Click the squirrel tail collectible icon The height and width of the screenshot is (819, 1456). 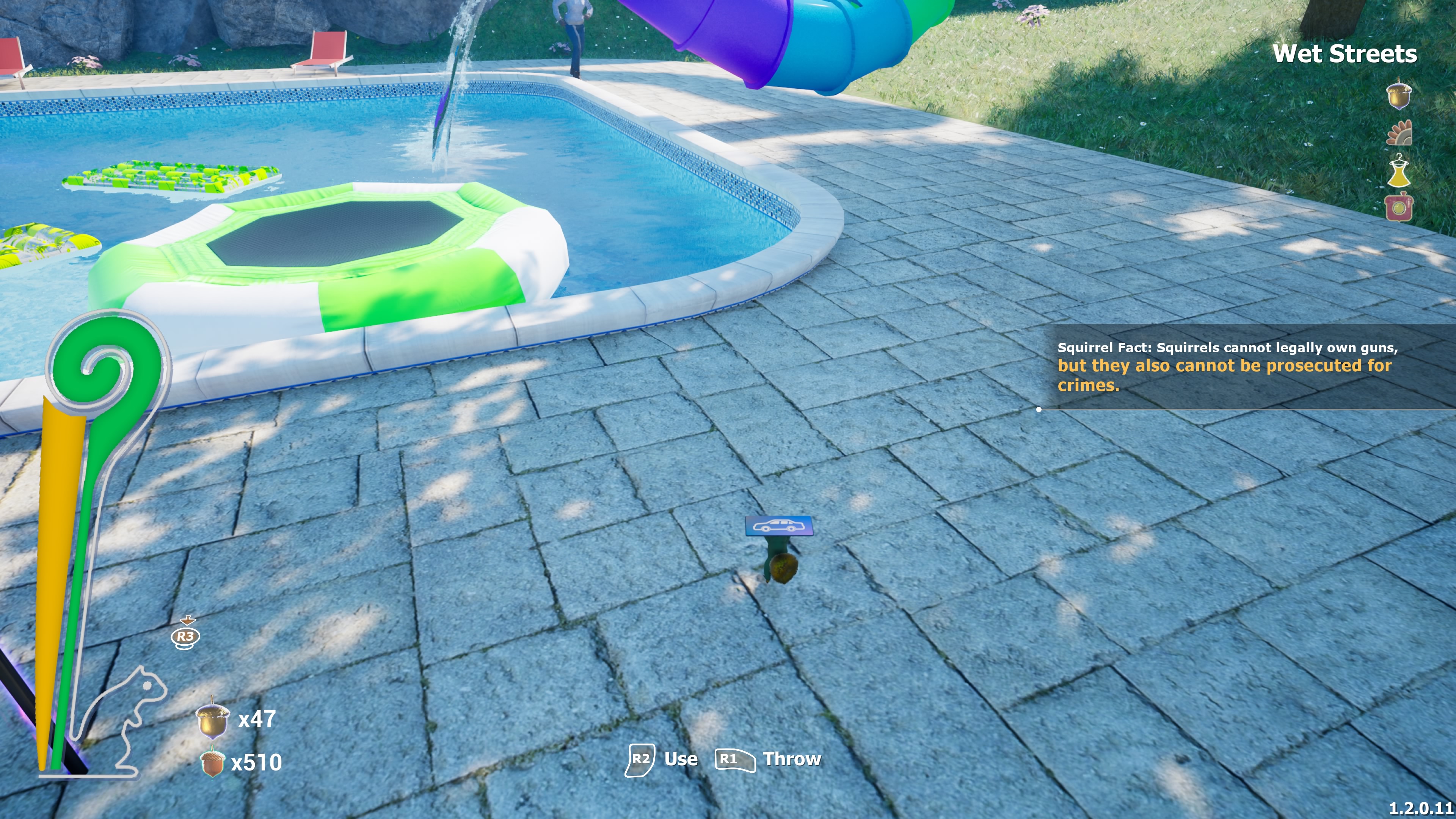tap(1400, 133)
